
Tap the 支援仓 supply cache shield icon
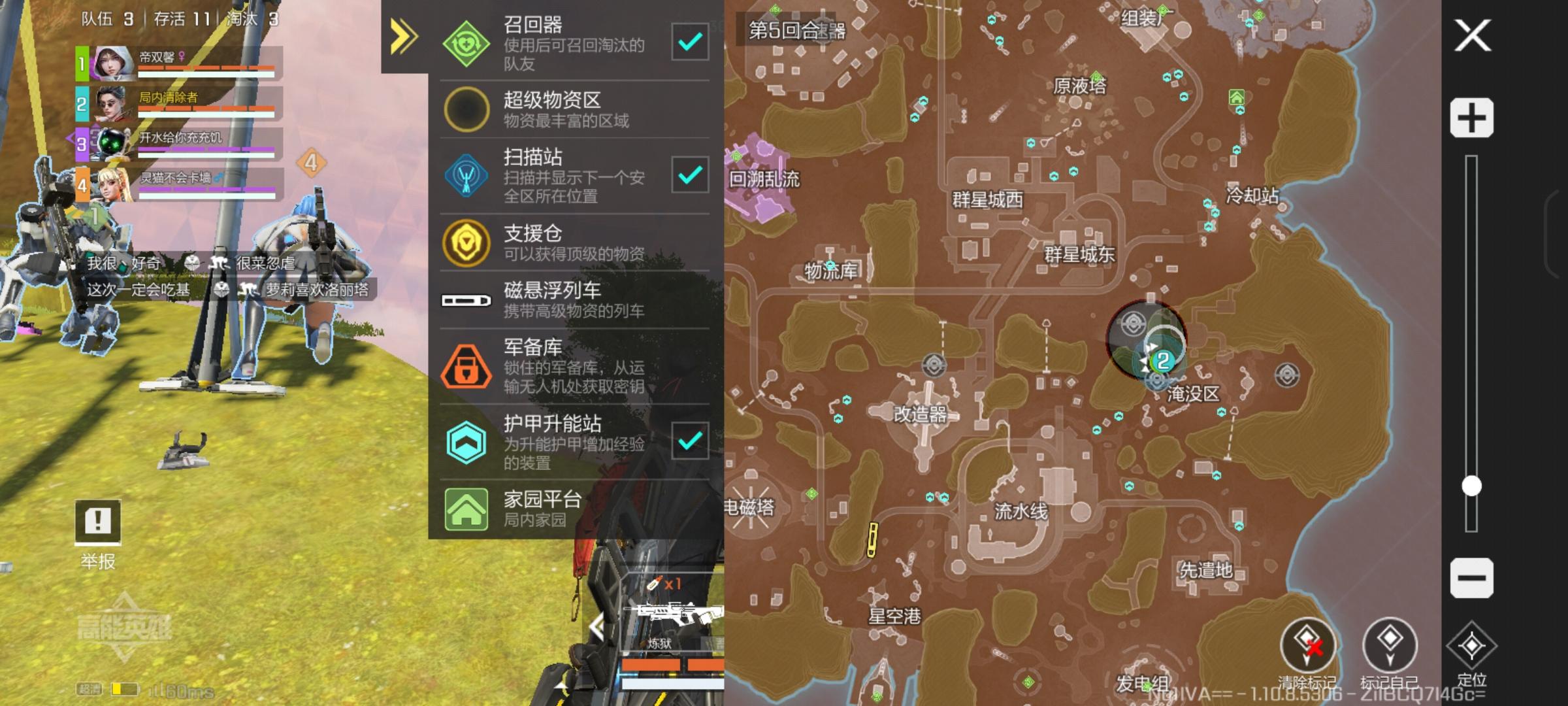[x=466, y=242]
